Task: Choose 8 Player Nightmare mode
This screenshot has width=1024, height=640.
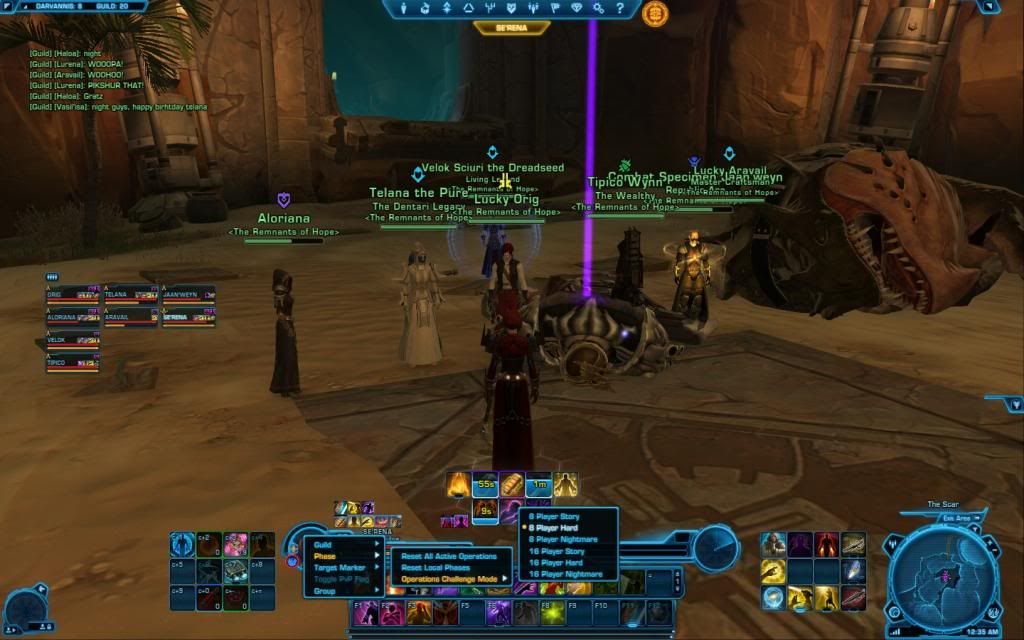Action: click(x=563, y=539)
